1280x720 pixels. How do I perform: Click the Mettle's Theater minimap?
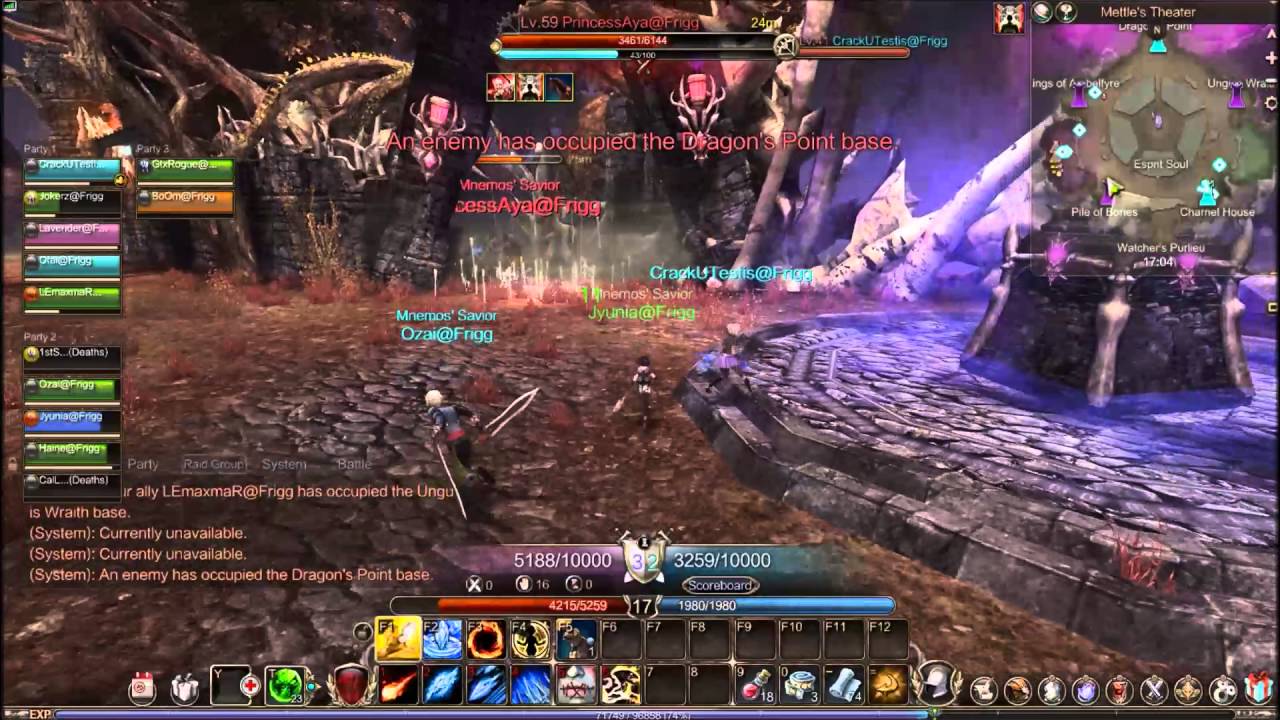click(x=1157, y=140)
